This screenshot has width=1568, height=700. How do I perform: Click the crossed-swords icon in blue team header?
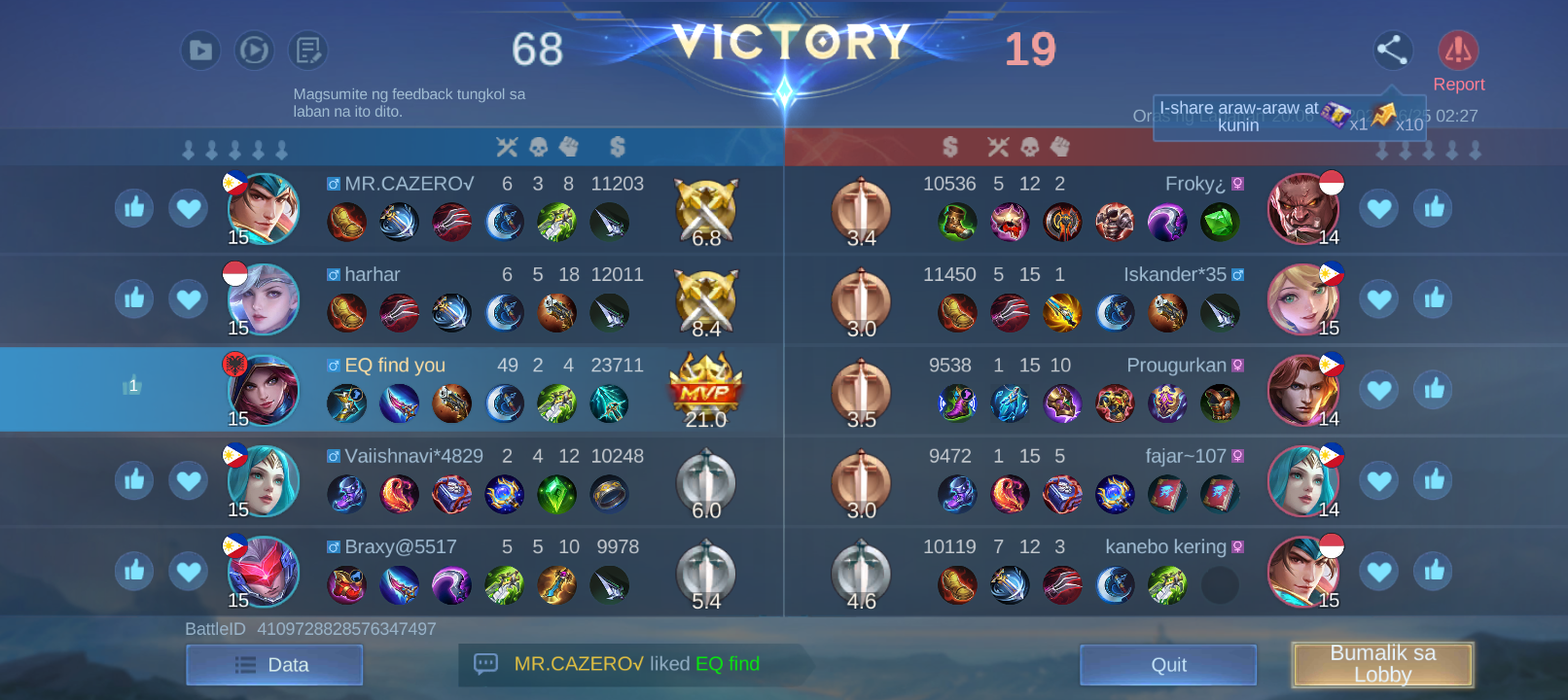pyautogui.click(x=507, y=147)
